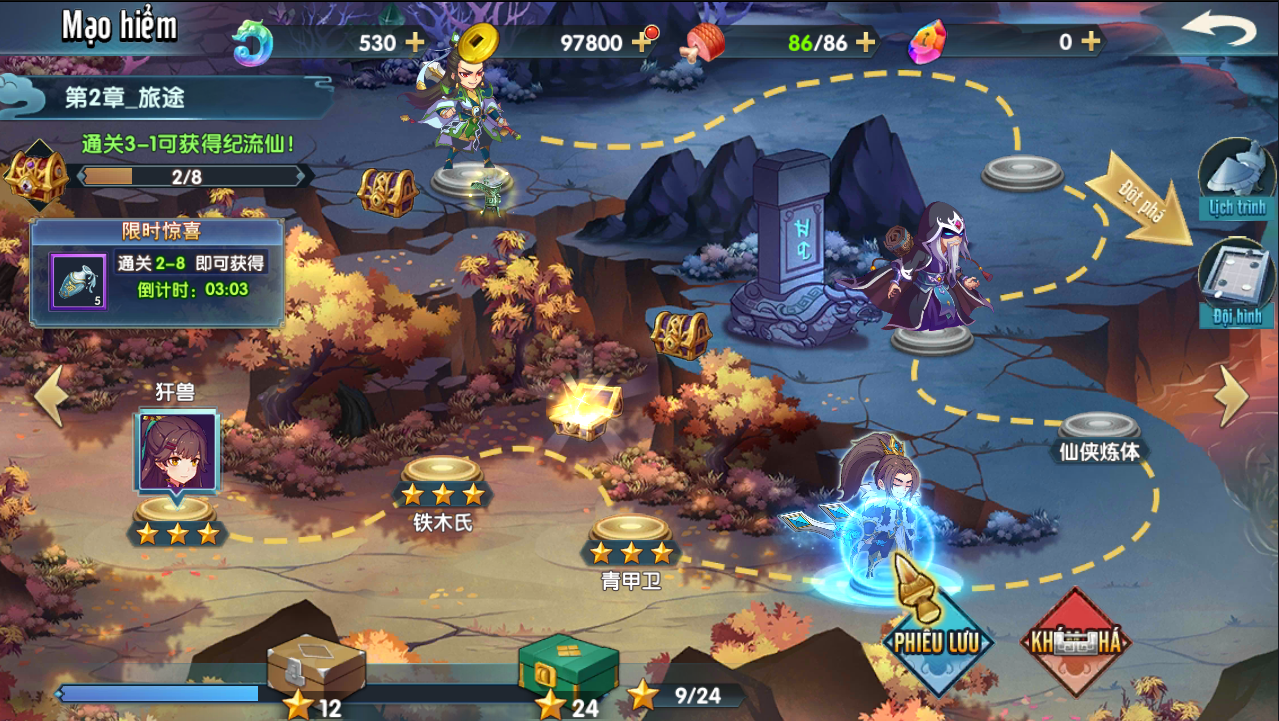Claim the 12-star wooden reward chest

tap(315, 666)
